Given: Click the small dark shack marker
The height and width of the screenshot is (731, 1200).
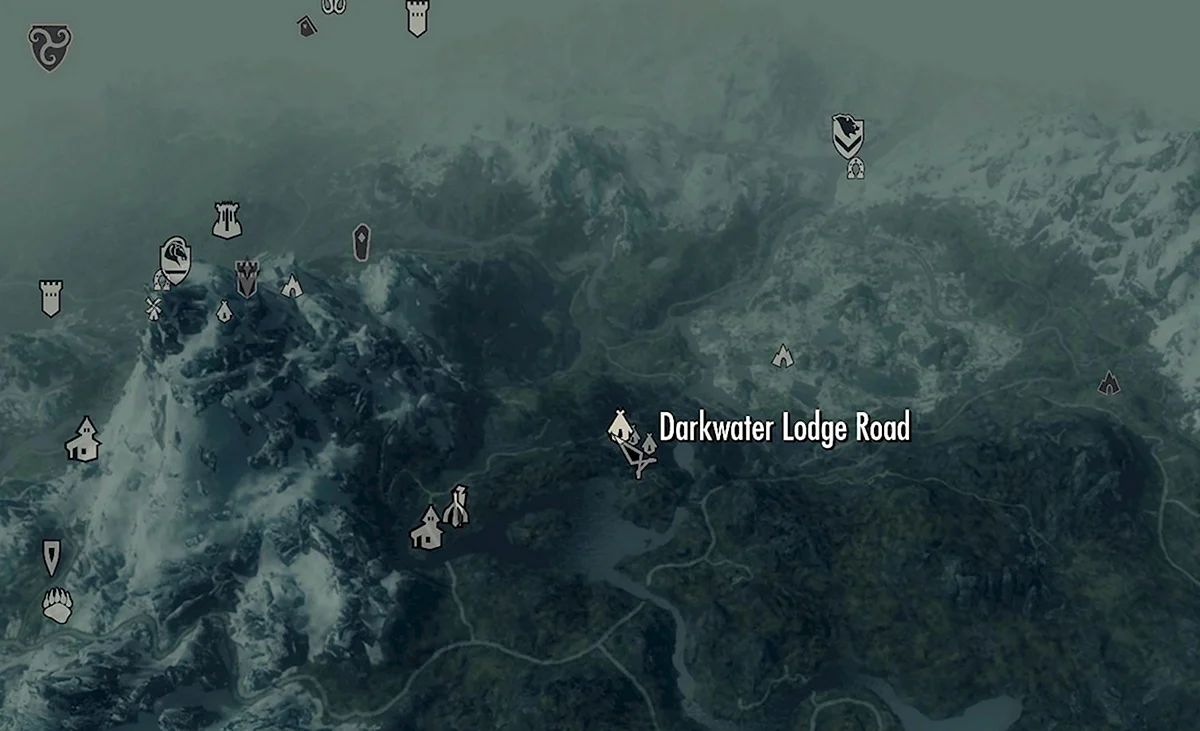Looking at the screenshot, I should pos(307,26).
